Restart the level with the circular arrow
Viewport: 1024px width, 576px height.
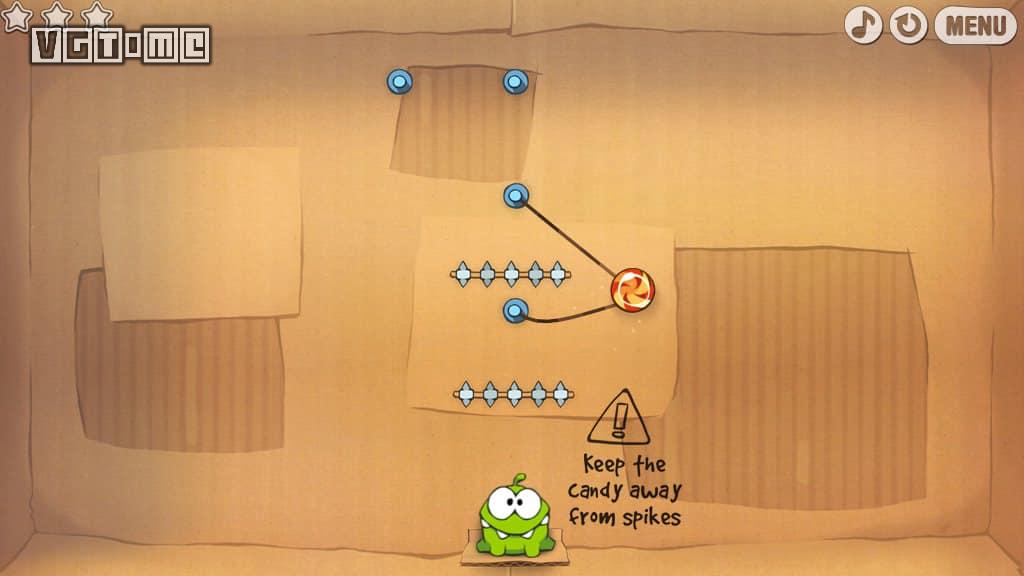(908, 25)
